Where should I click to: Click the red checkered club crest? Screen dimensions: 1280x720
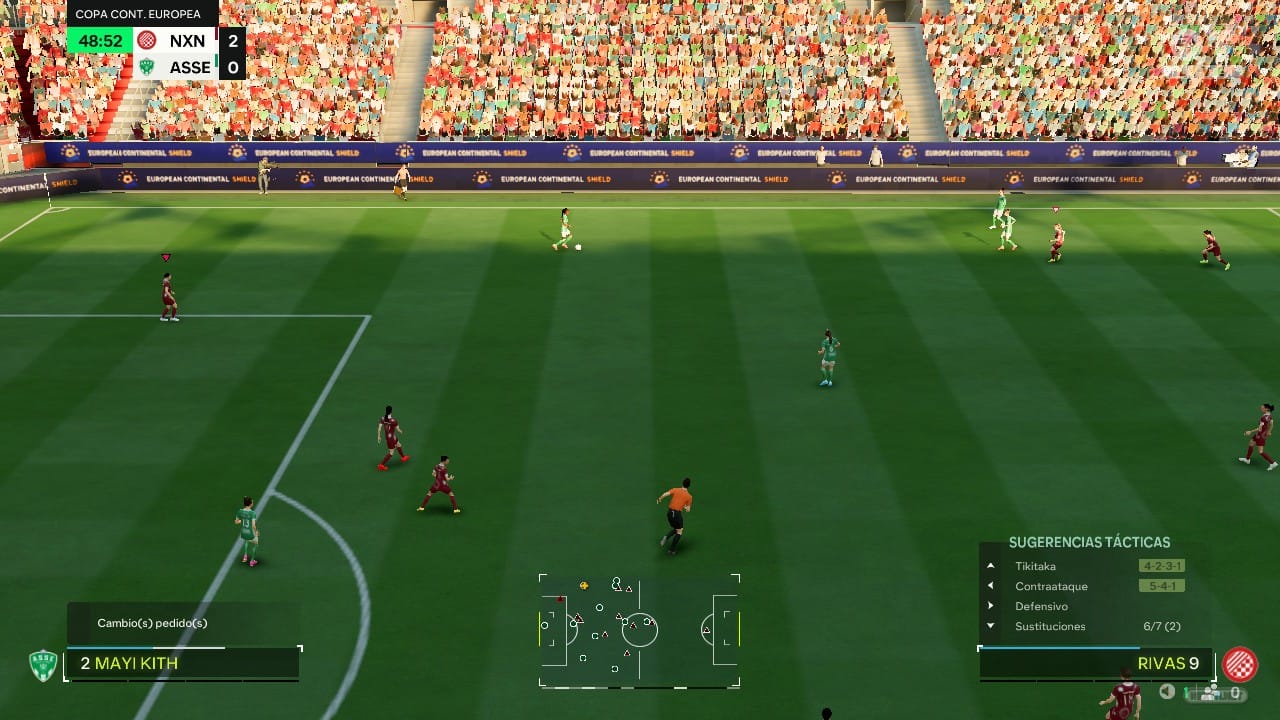1240,664
